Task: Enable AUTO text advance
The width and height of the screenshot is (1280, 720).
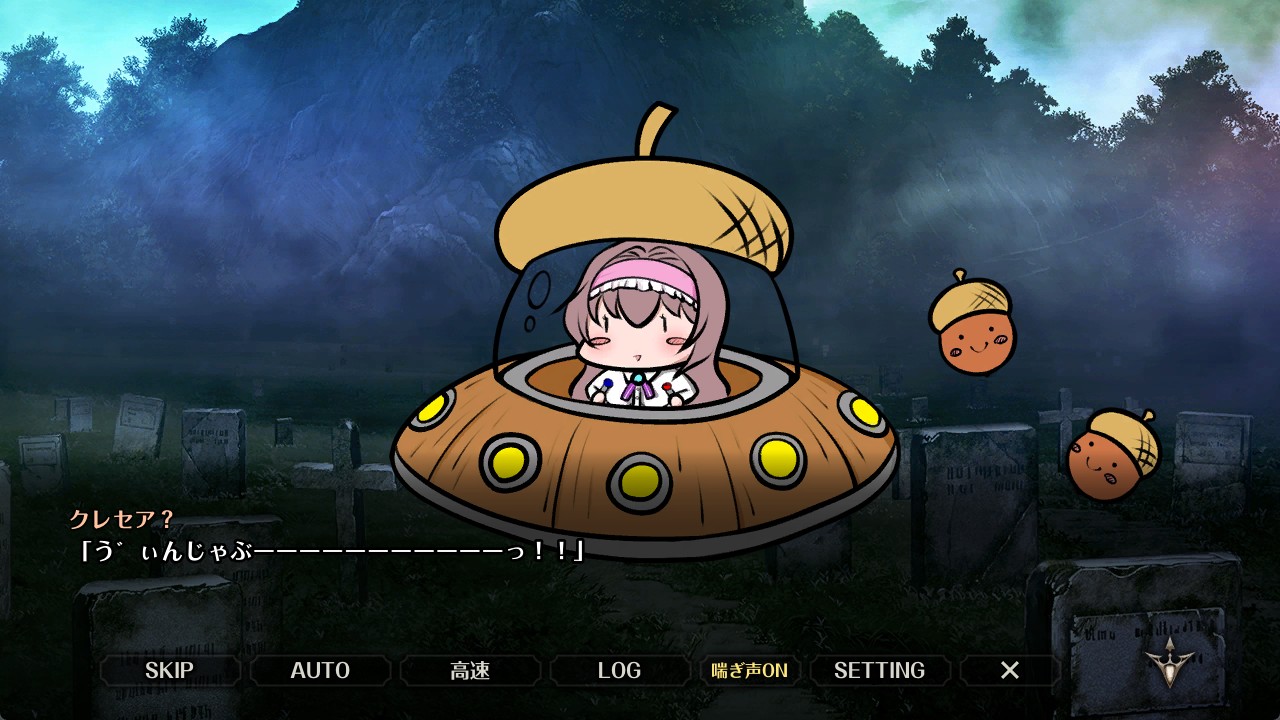Action: tap(320, 670)
